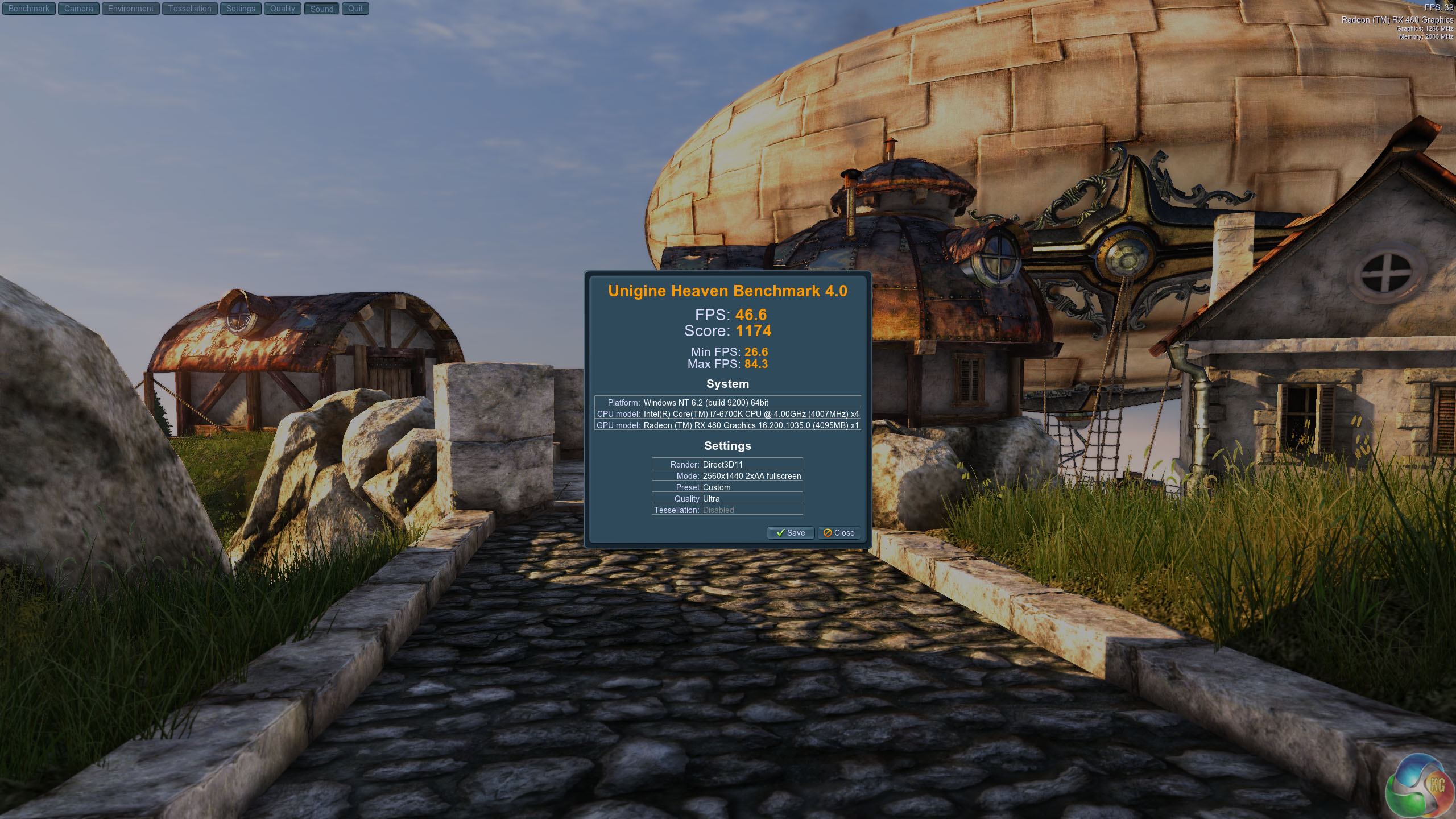
Task: Open the Environment options
Action: pyautogui.click(x=131, y=9)
